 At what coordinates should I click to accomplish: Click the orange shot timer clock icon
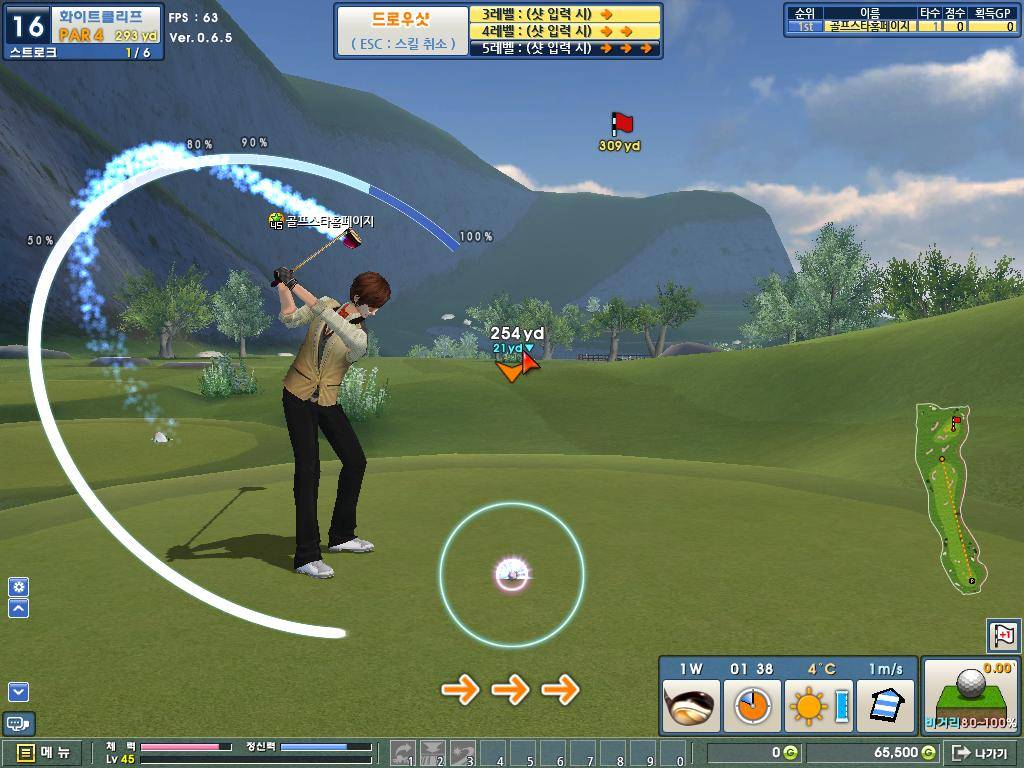751,706
